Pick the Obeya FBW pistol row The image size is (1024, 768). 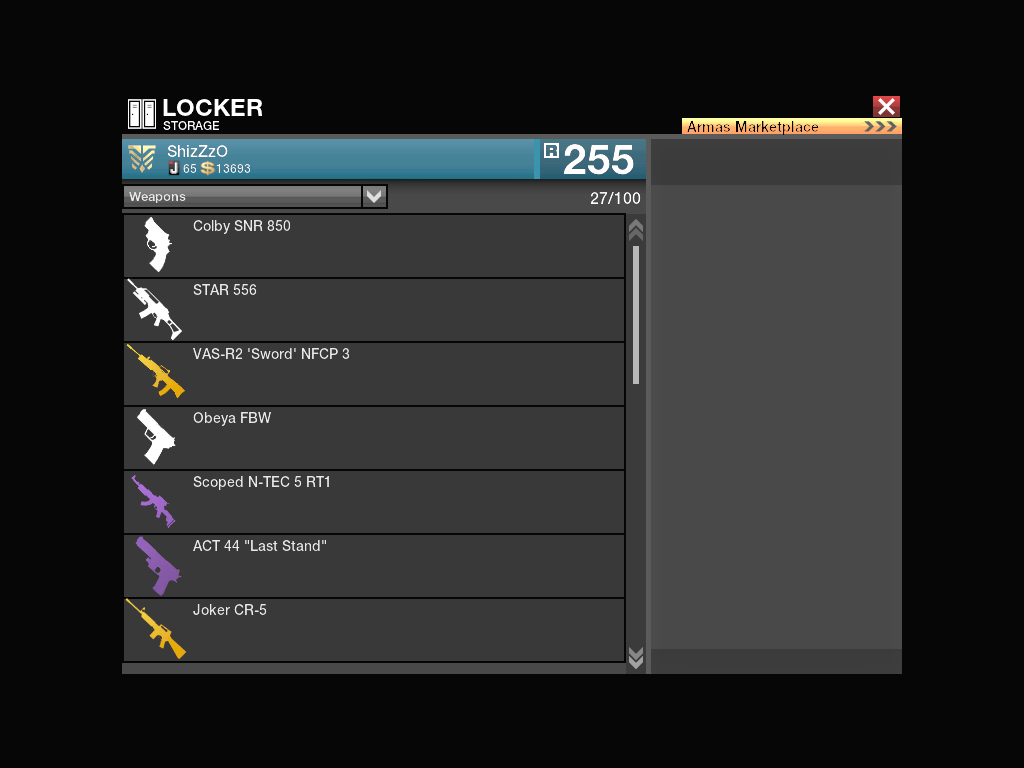pyautogui.click(x=374, y=438)
